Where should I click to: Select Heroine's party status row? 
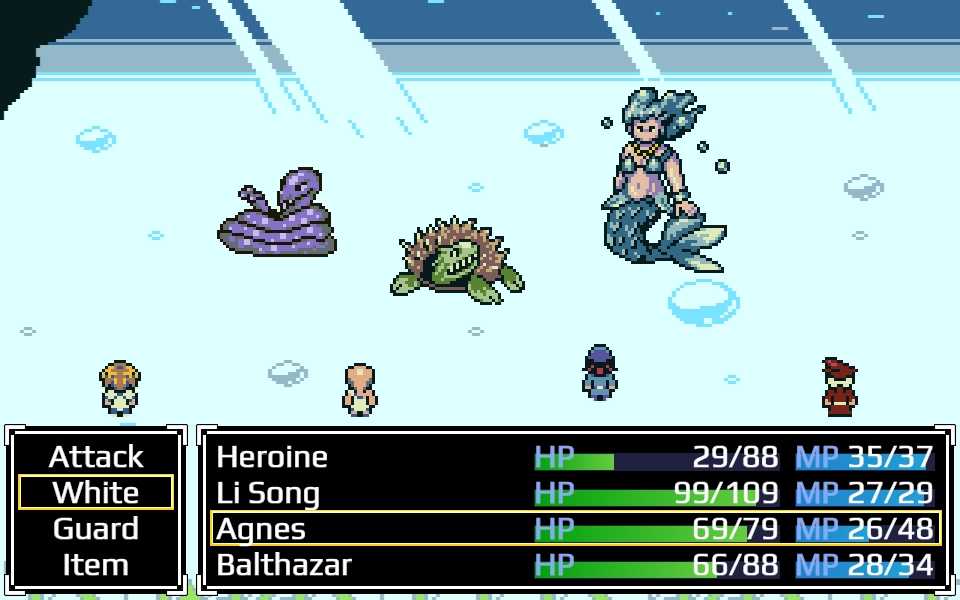click(575, 457)
